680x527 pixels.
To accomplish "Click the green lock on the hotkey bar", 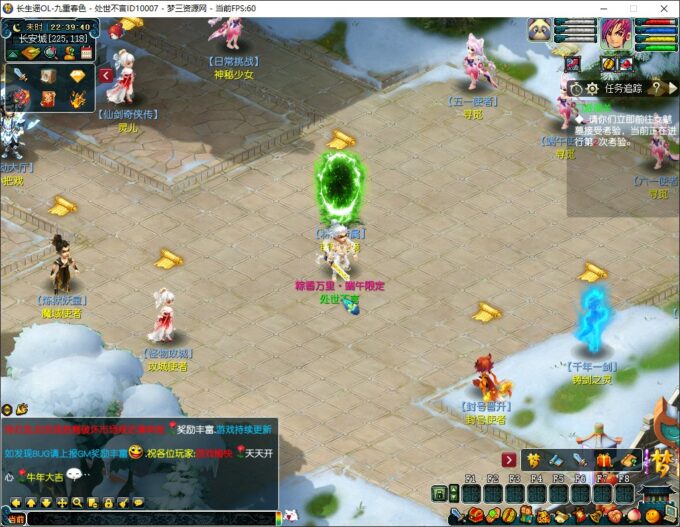I will click(x=439, y=493).
